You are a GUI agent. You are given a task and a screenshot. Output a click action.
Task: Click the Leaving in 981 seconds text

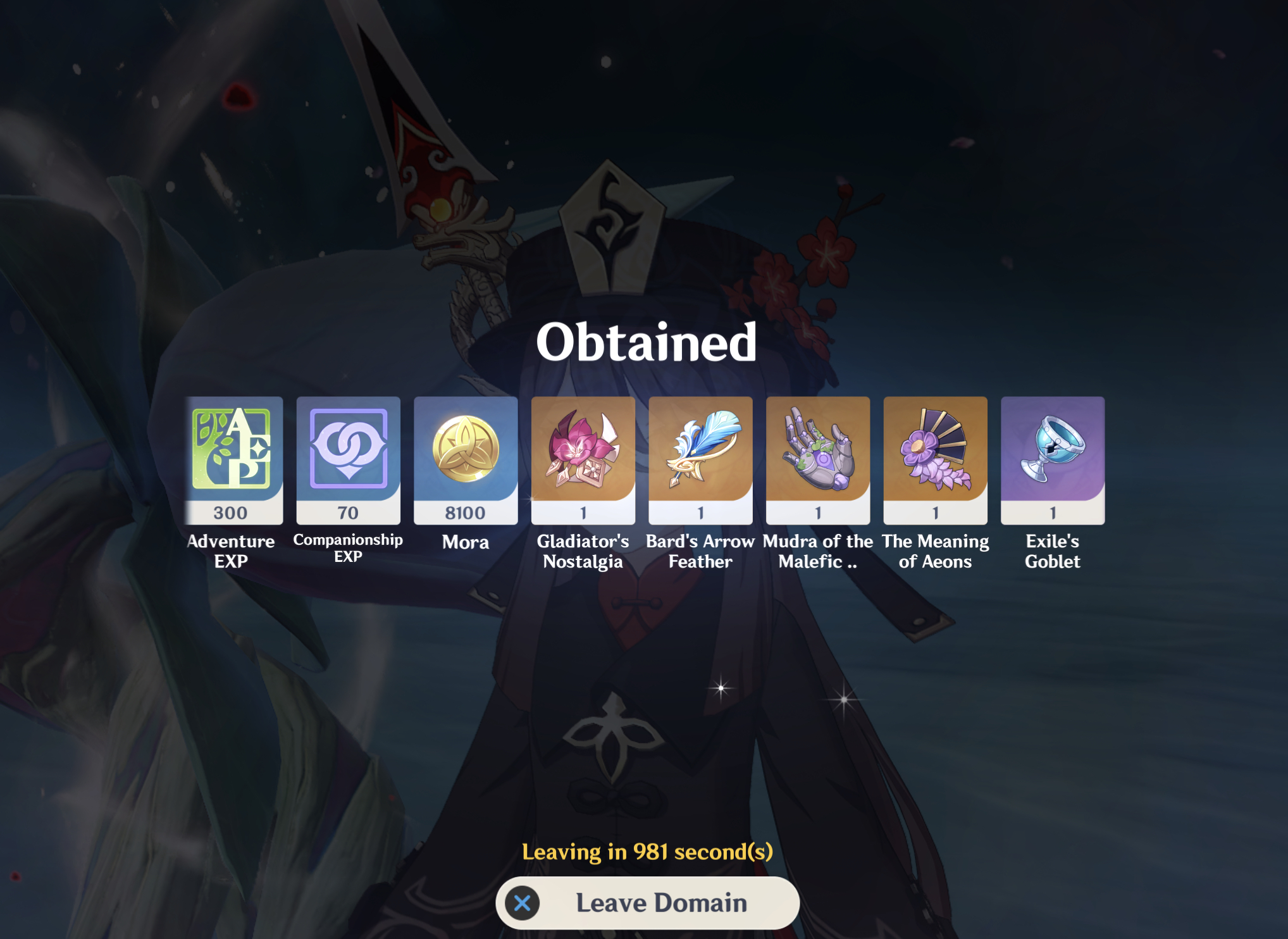(x=647, y=851)
